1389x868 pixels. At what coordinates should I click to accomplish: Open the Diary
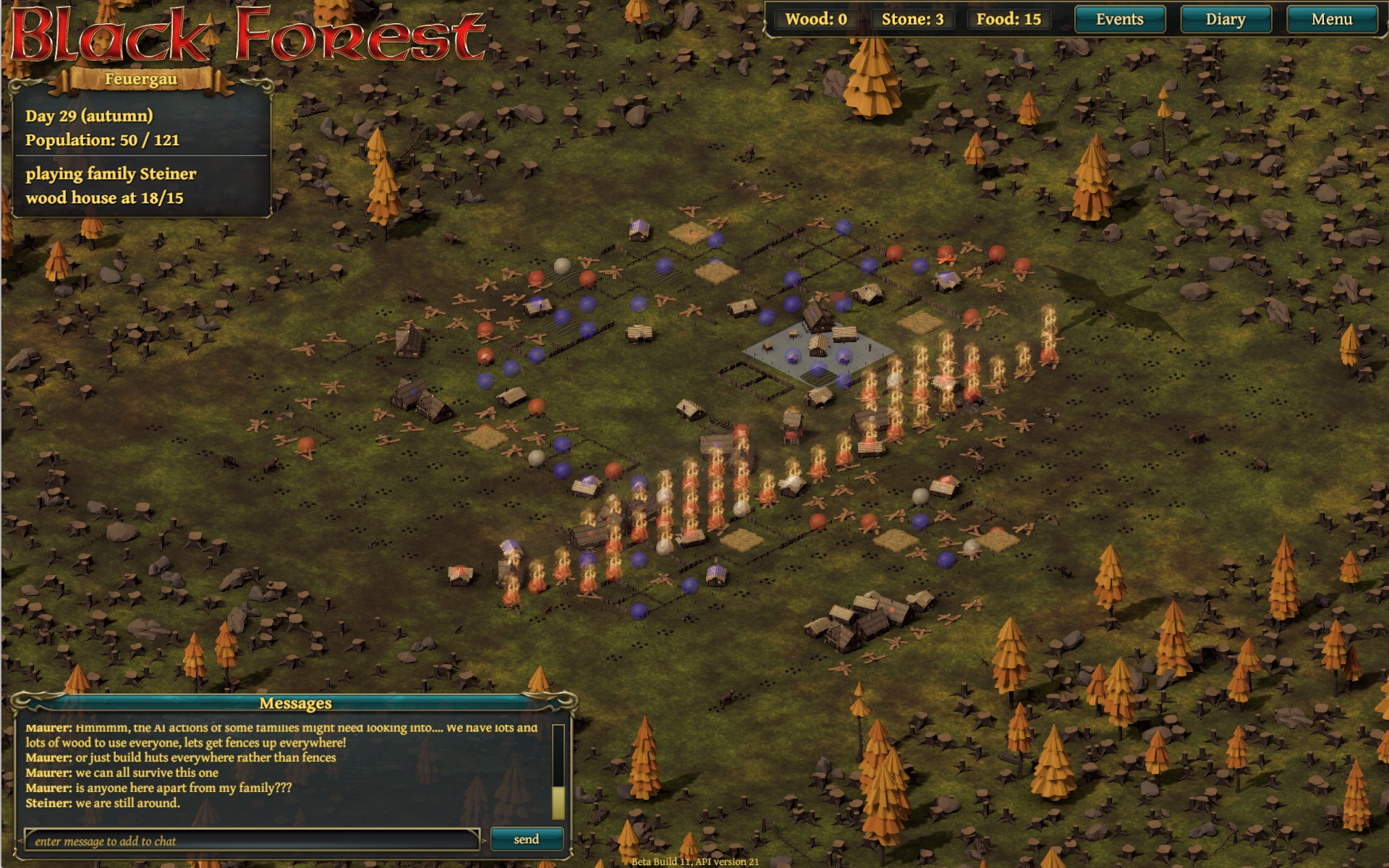tap(1225, 20)
